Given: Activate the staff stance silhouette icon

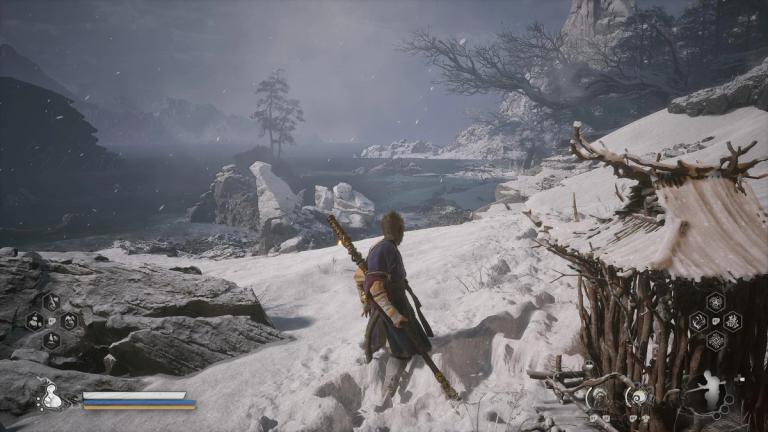Looking at the screenshot, I should (x=711, y=391).
